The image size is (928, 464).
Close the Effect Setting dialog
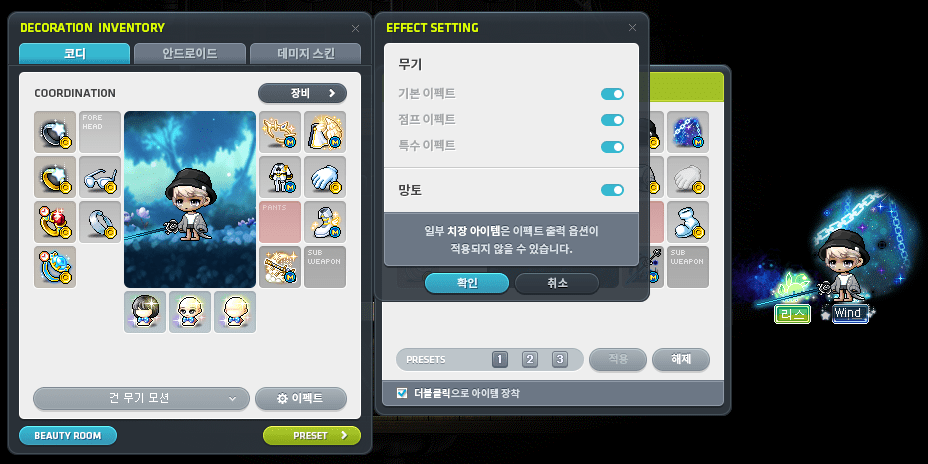pyautogui.click(x=632, y=28)
